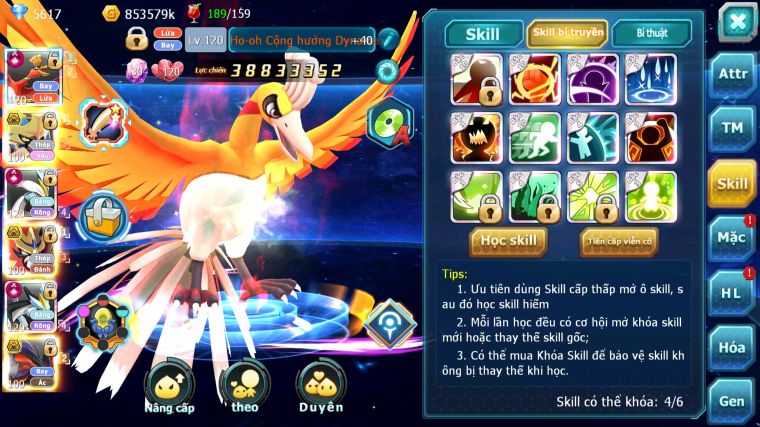Select the HL side tab
The width and height of the screenshot is (760, 427).
733,293
